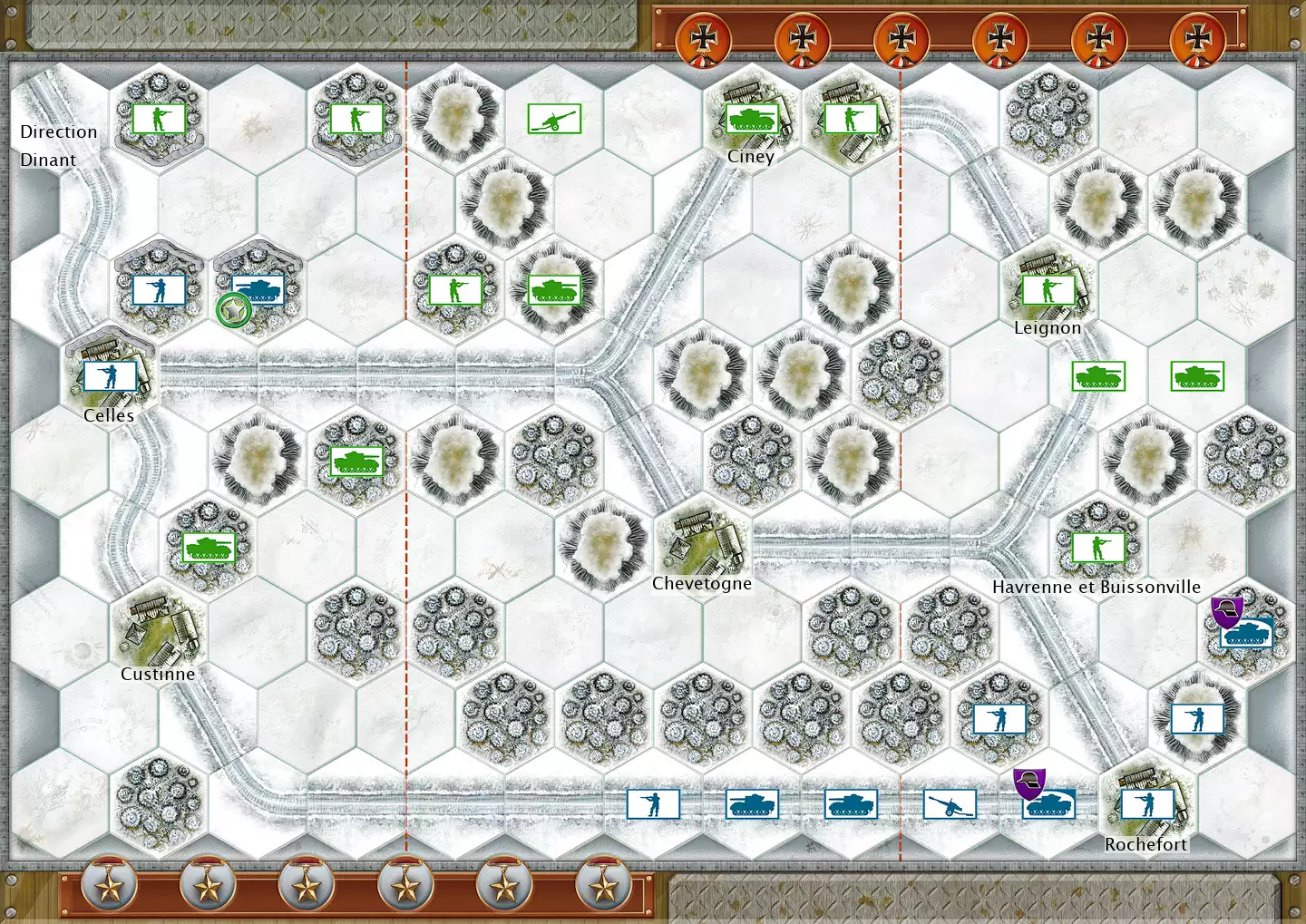Select the blue tank with the star token

click(x=258, y=290)
